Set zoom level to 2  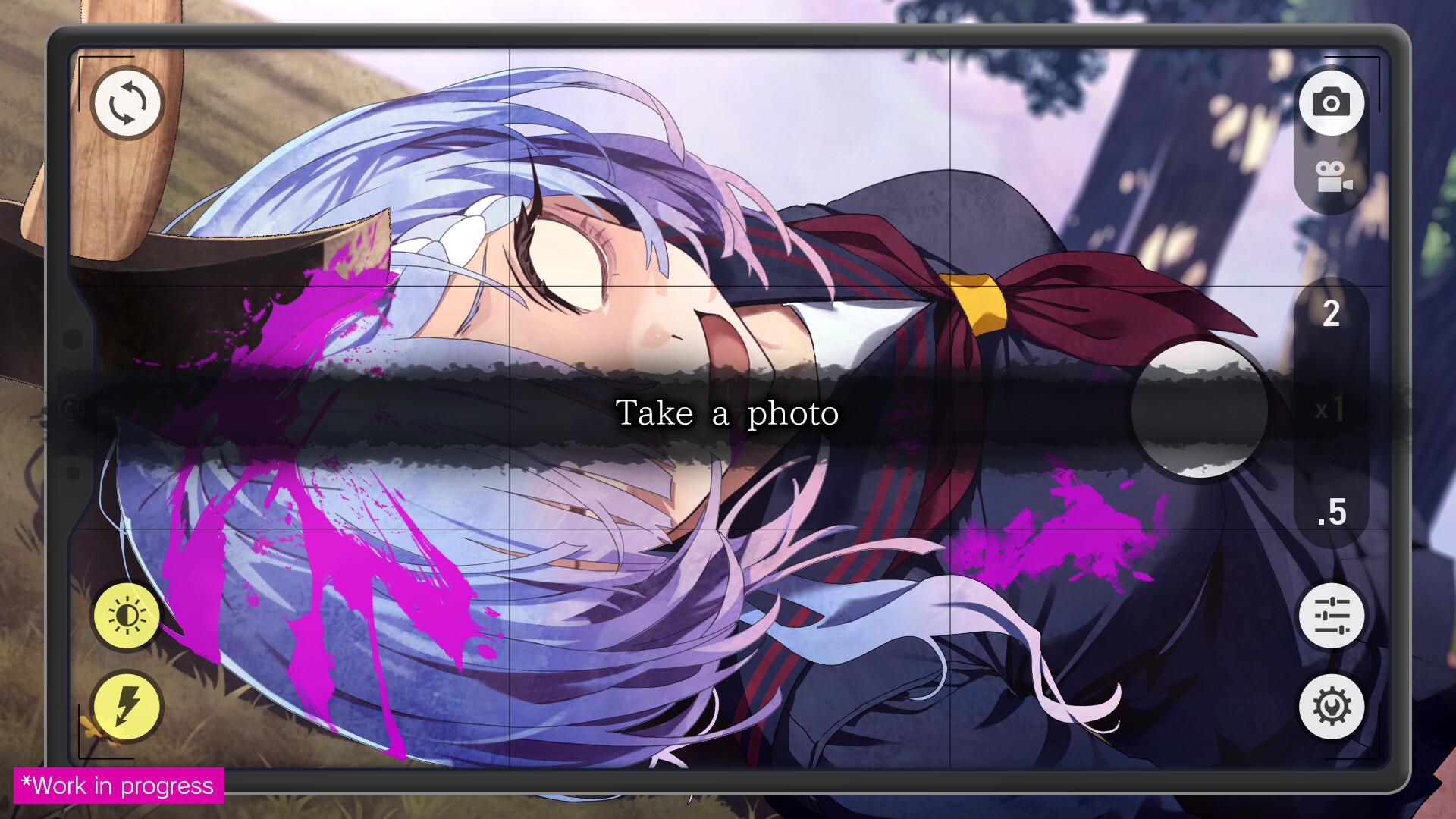[x=1331, y=314]
